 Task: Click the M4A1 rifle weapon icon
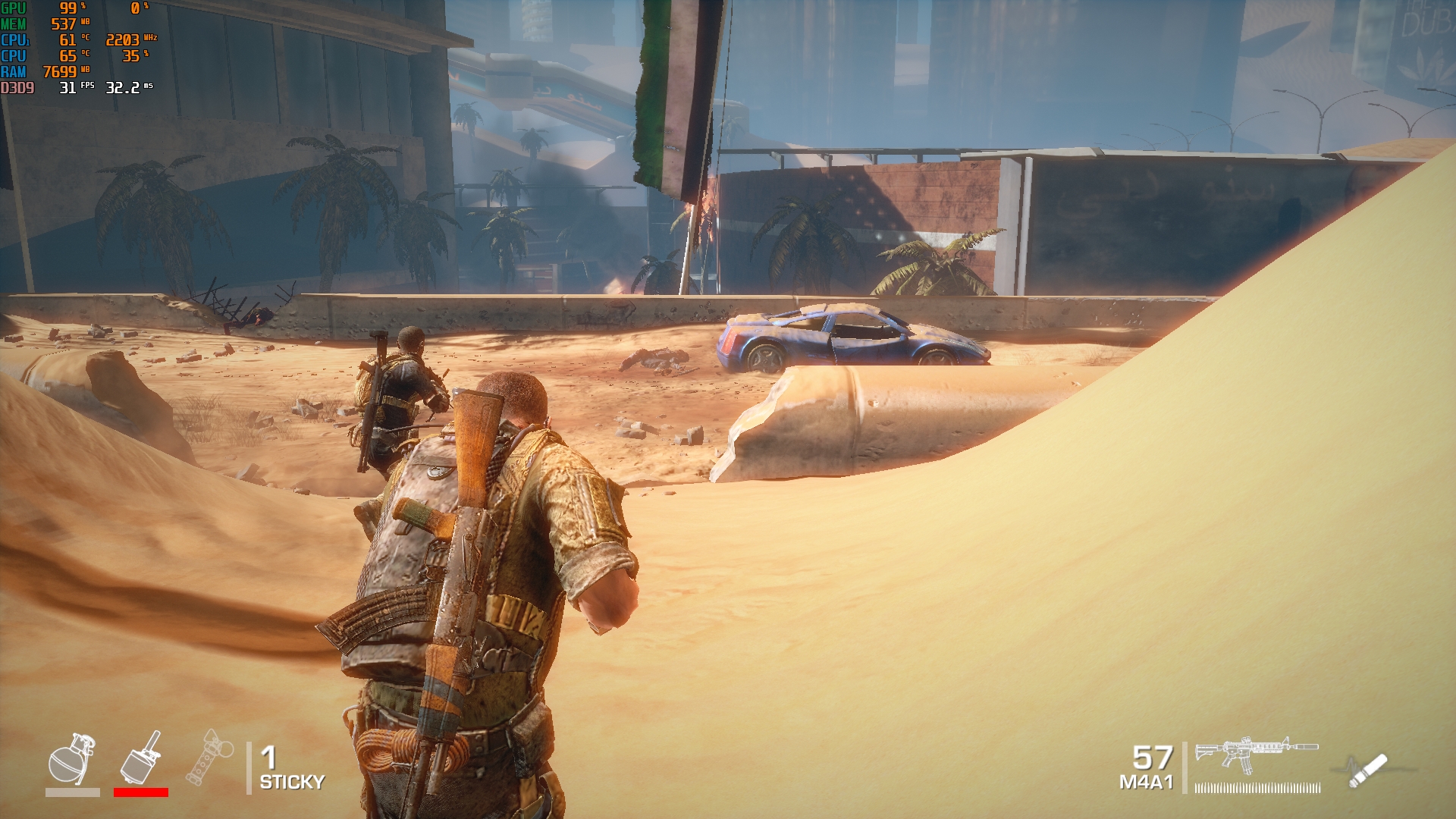click(x=1256, y=755)
